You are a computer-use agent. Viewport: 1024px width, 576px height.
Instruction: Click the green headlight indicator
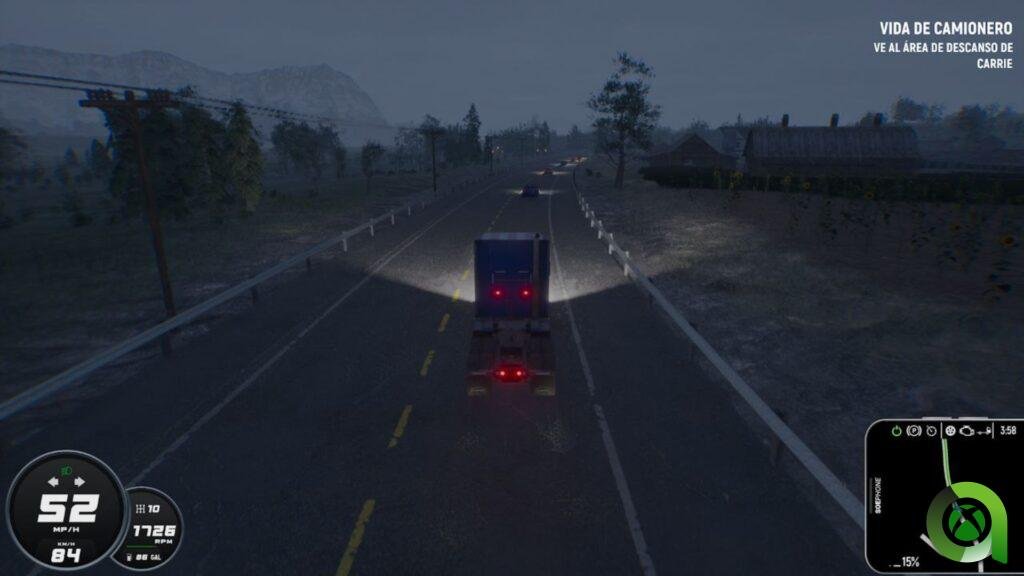pos(66,469)
